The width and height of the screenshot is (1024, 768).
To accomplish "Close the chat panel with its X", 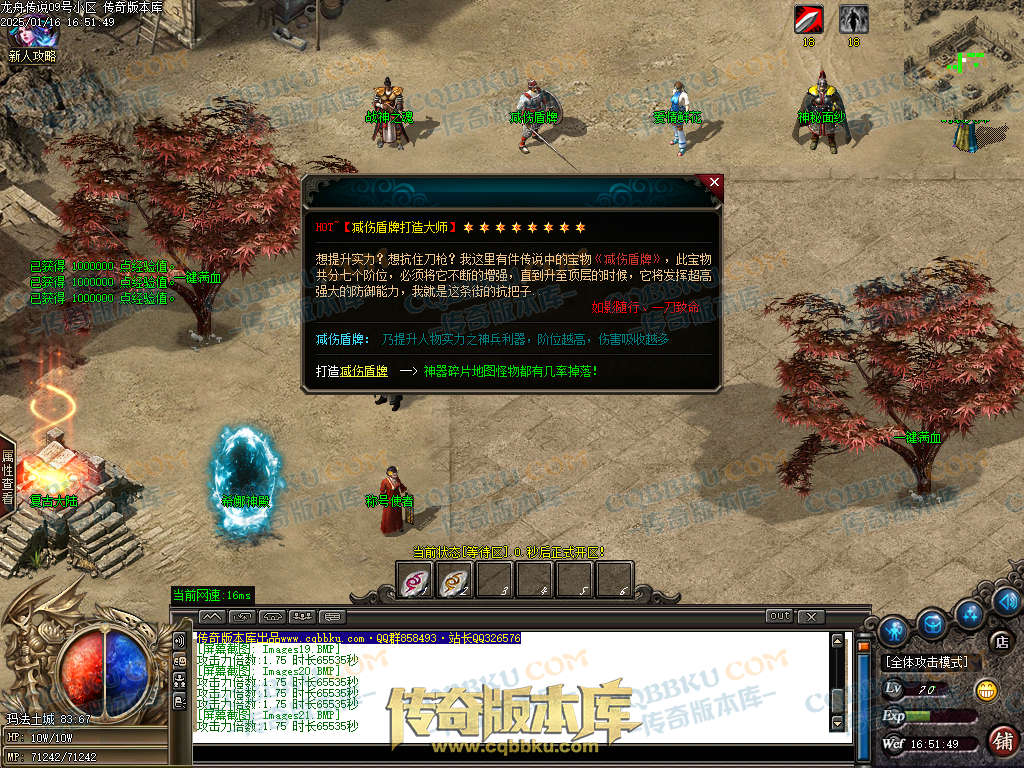I will click(x=812, y=616).
